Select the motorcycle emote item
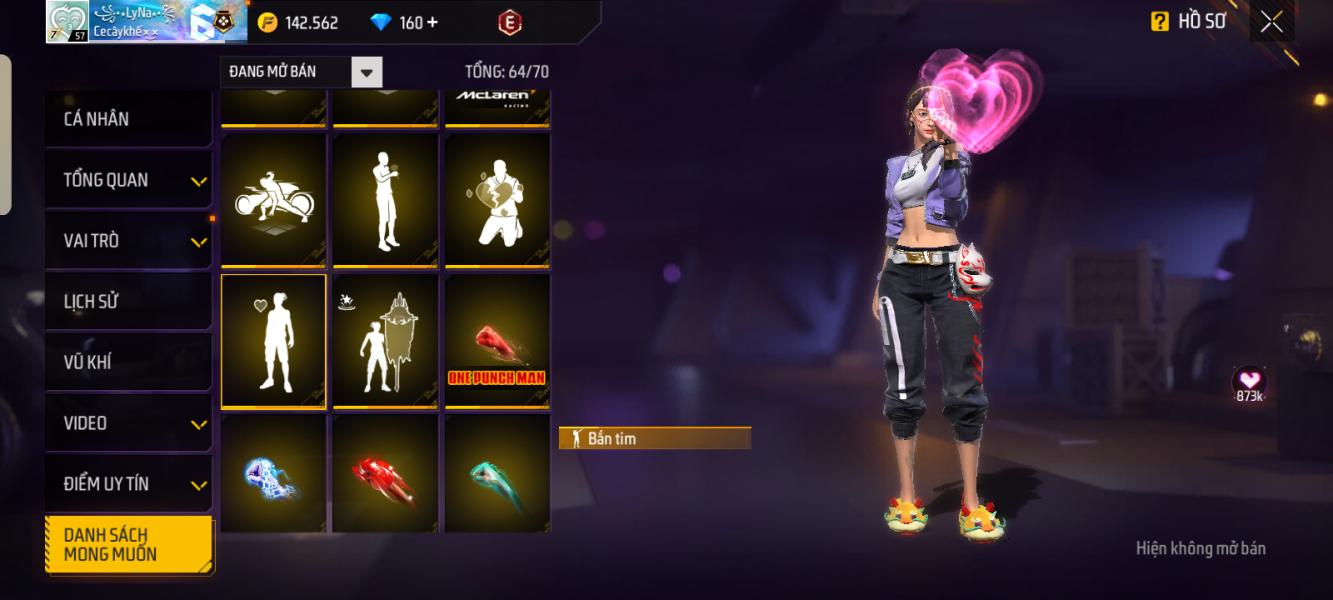The height and width of the screenshot is (600, 1333). [x=274, y=200]
